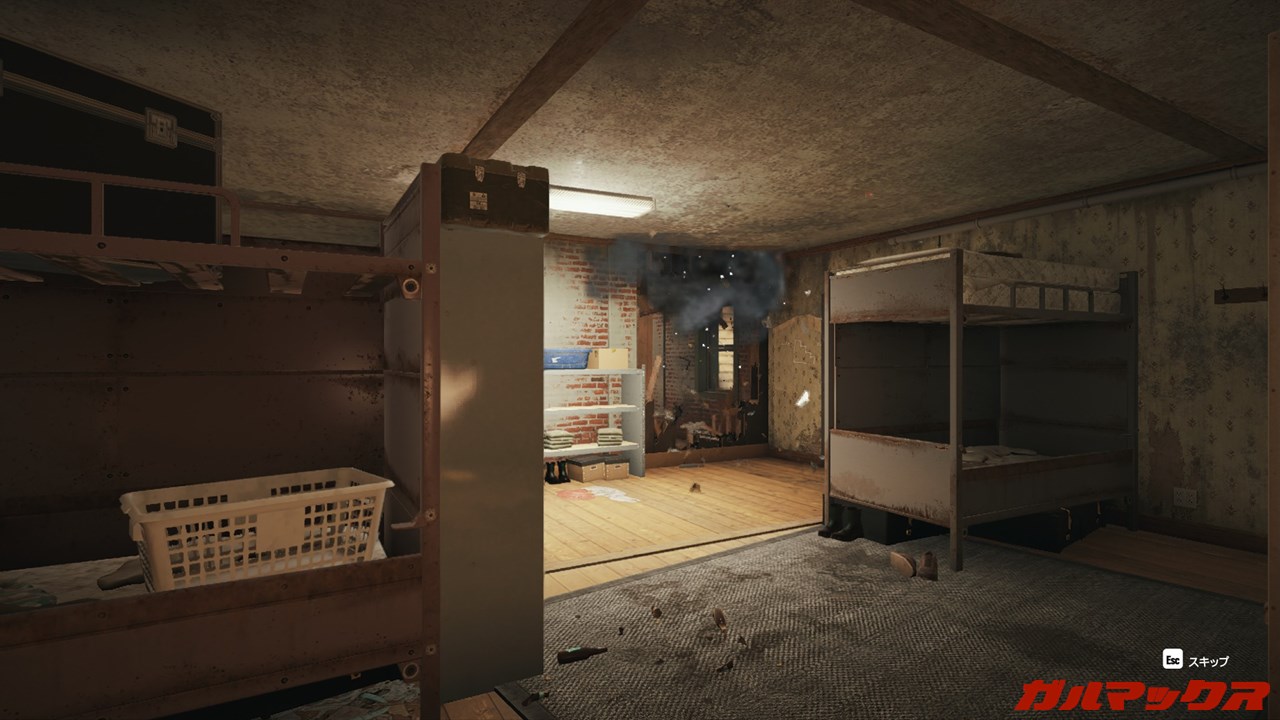The image size is (1280, 720).
Task: Skip the cutscene via スキップ label
Action: (1208, 661)
